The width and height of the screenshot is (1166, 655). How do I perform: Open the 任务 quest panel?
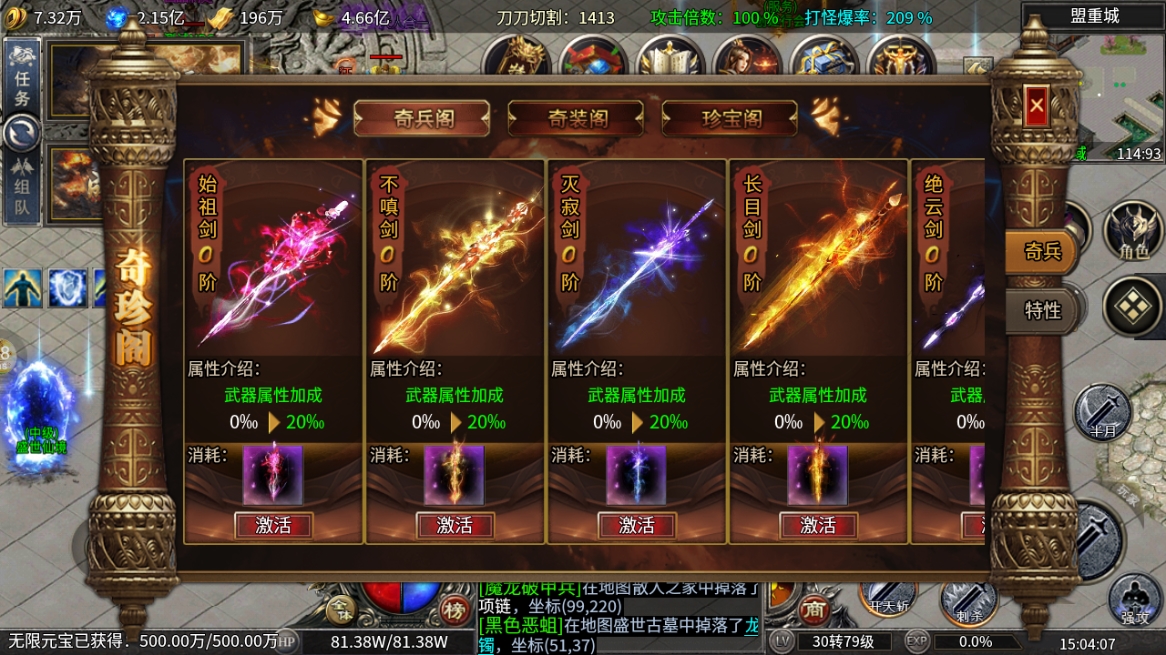(22, 84)
